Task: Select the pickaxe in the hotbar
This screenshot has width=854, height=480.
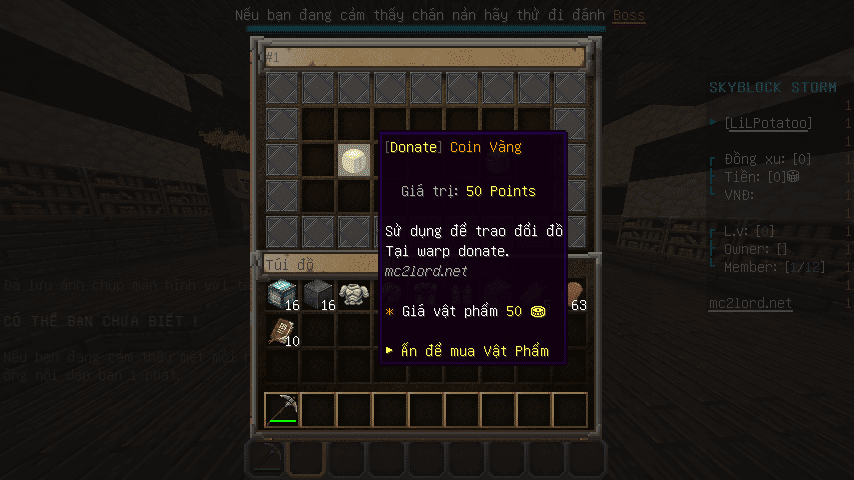Action: click(x=282, y=408)
